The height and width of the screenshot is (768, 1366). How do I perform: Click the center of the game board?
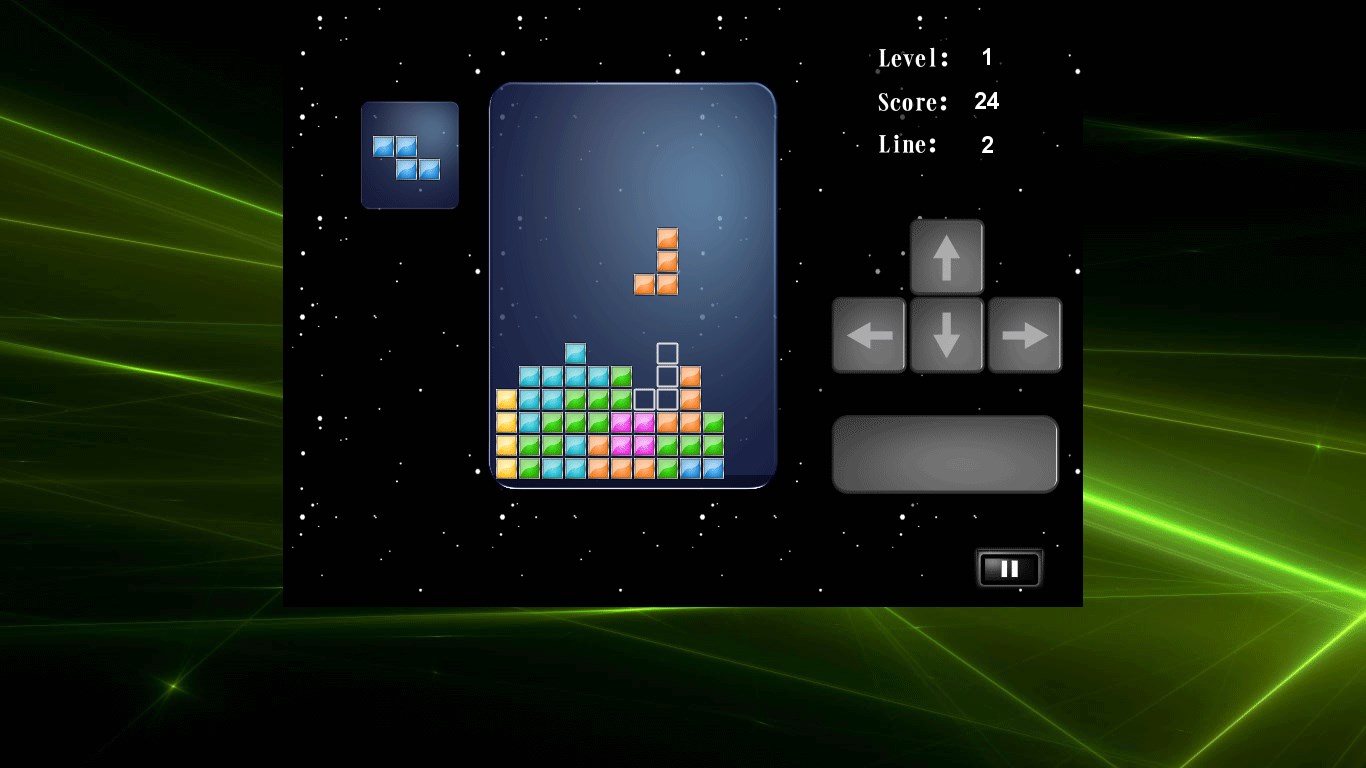pyautogui.click(x=632, y=285)
